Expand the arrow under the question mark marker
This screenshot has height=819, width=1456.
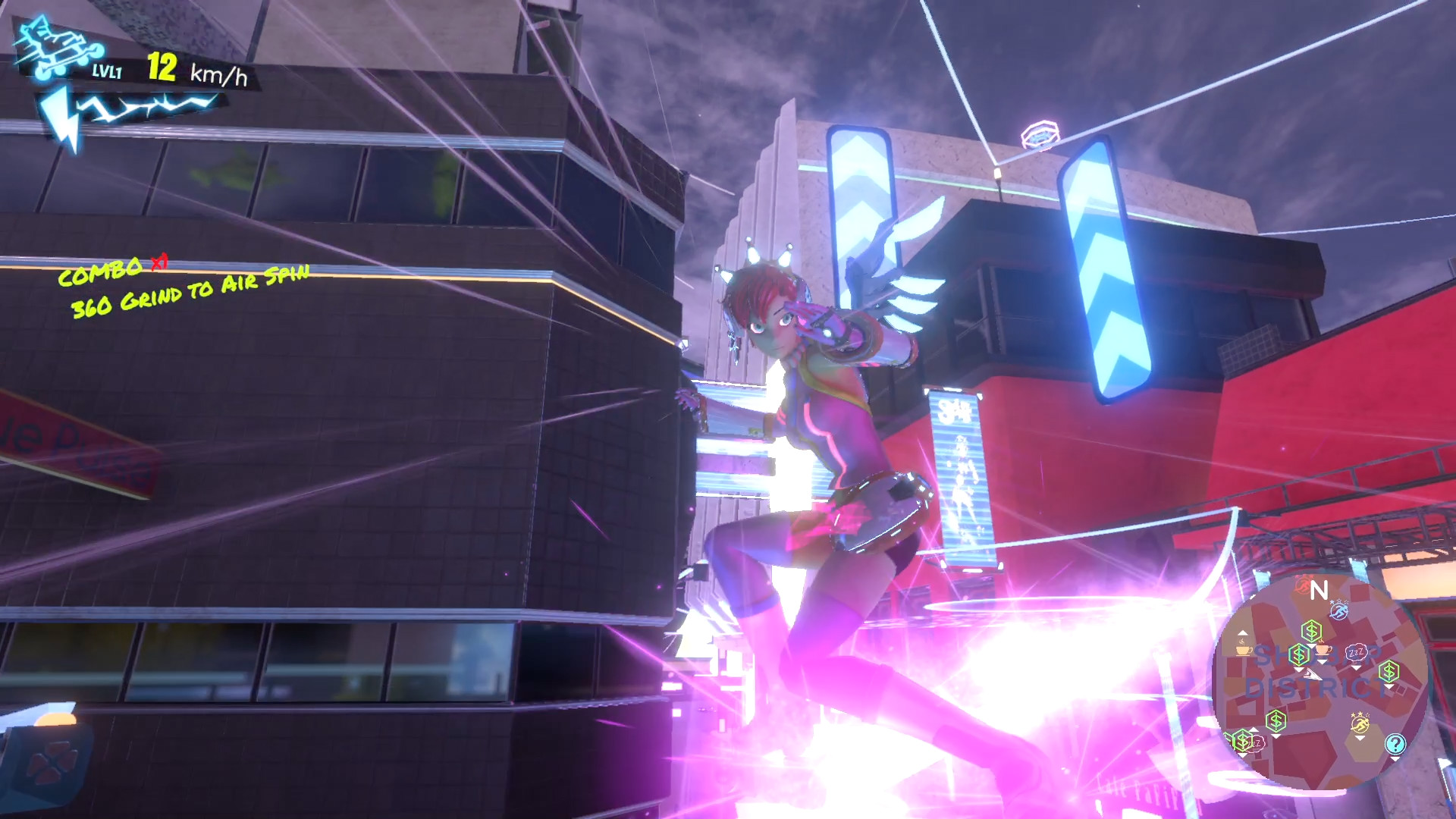click(1395, 759)
